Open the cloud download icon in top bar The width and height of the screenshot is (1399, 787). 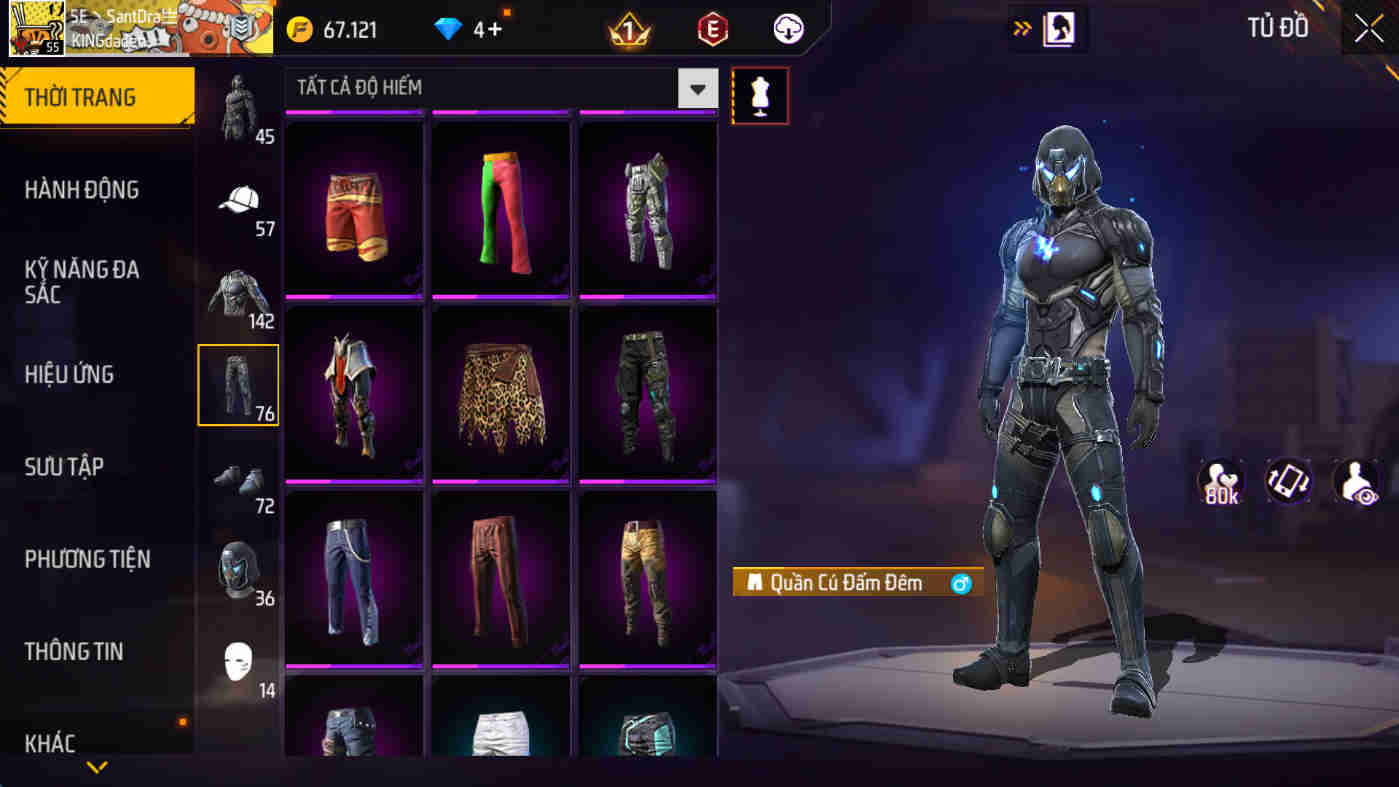[x=786, y=29]
